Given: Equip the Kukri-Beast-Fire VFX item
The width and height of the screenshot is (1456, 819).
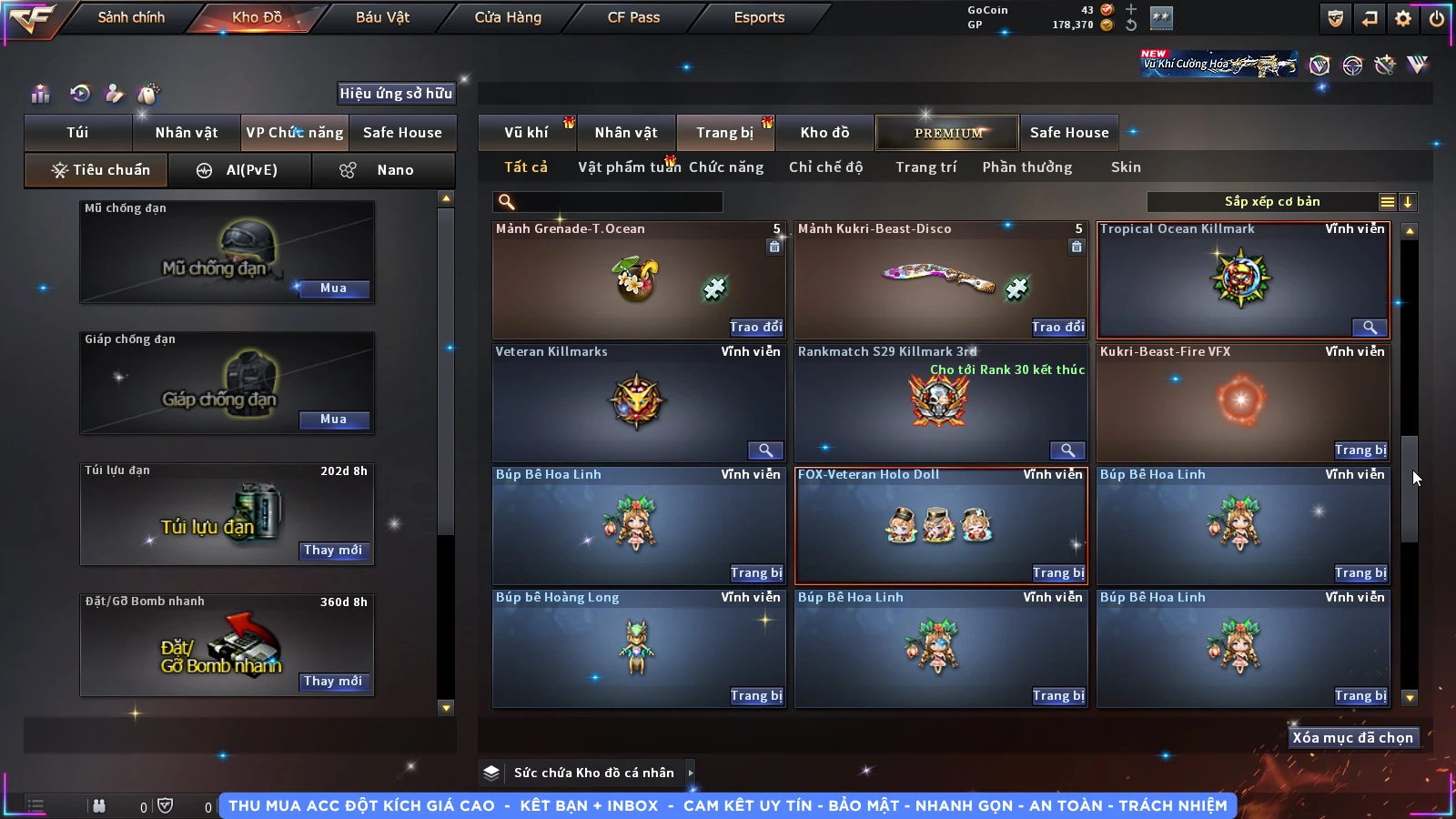Looking at the screenshot, I should tap(1360, 450).
